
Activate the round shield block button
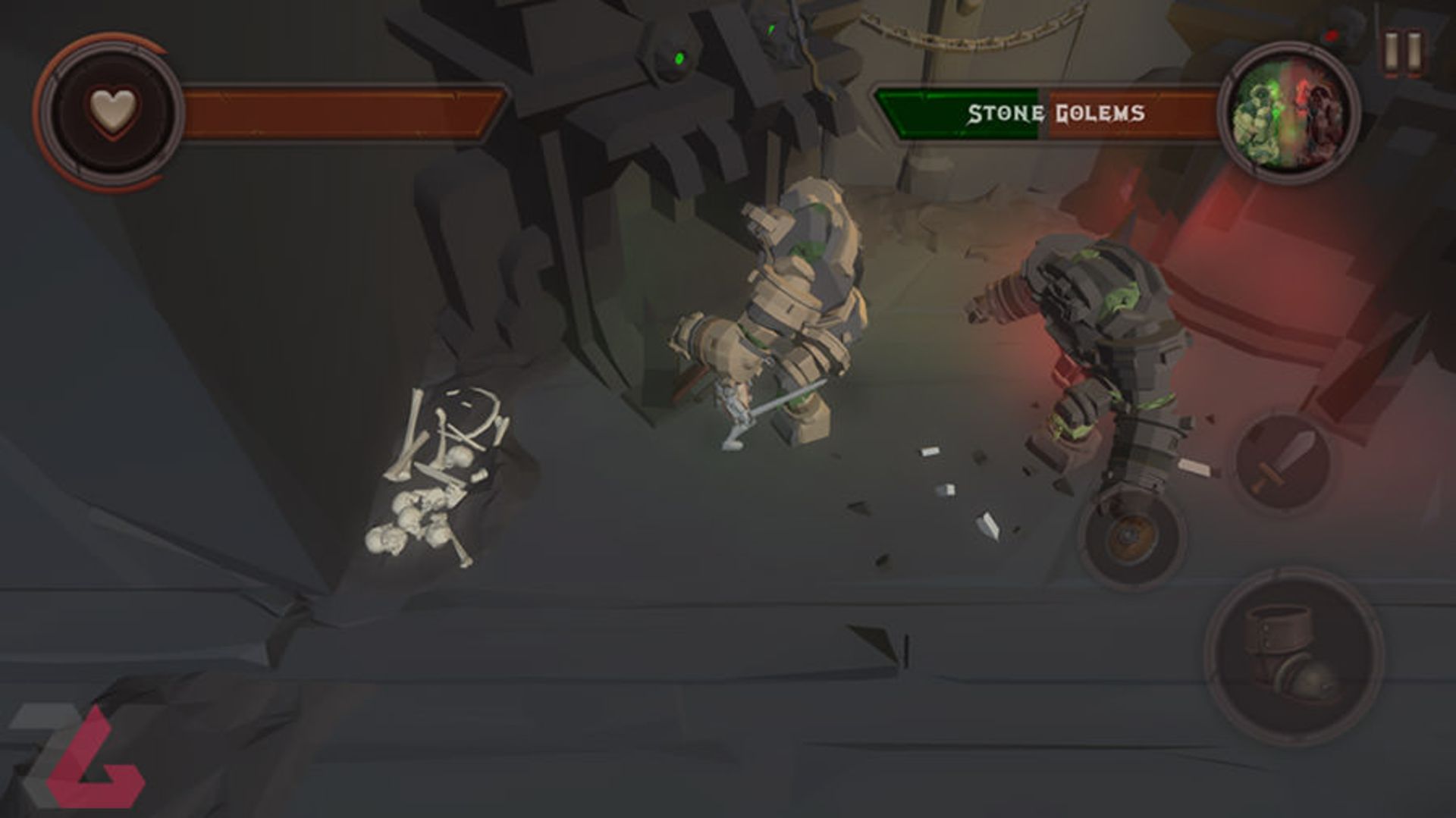(1131, 536)
